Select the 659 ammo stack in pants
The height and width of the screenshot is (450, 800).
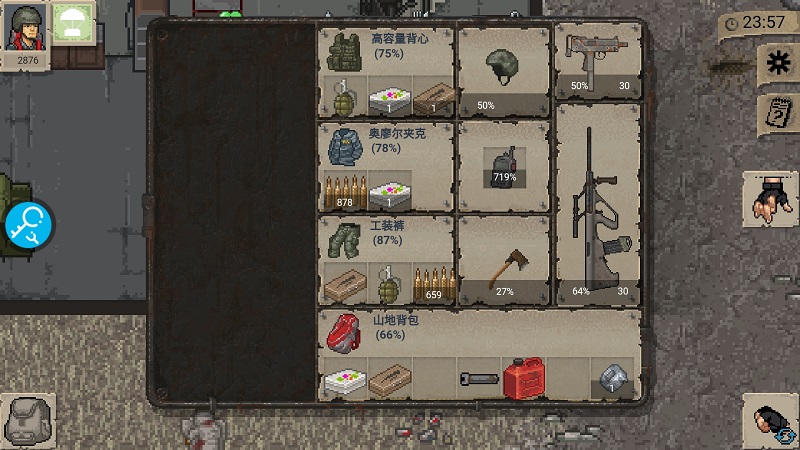(x=434, y=284)
